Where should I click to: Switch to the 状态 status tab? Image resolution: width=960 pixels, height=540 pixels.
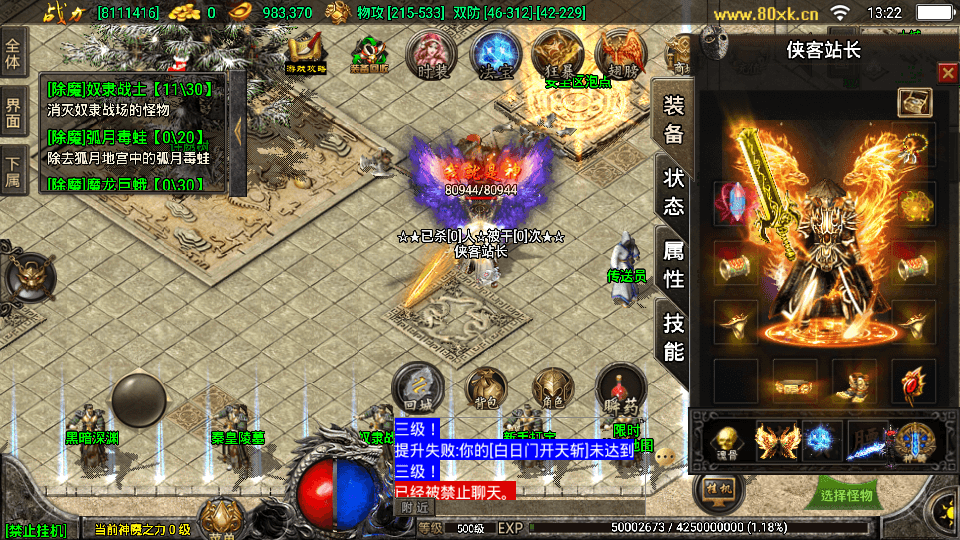(674, 191)
